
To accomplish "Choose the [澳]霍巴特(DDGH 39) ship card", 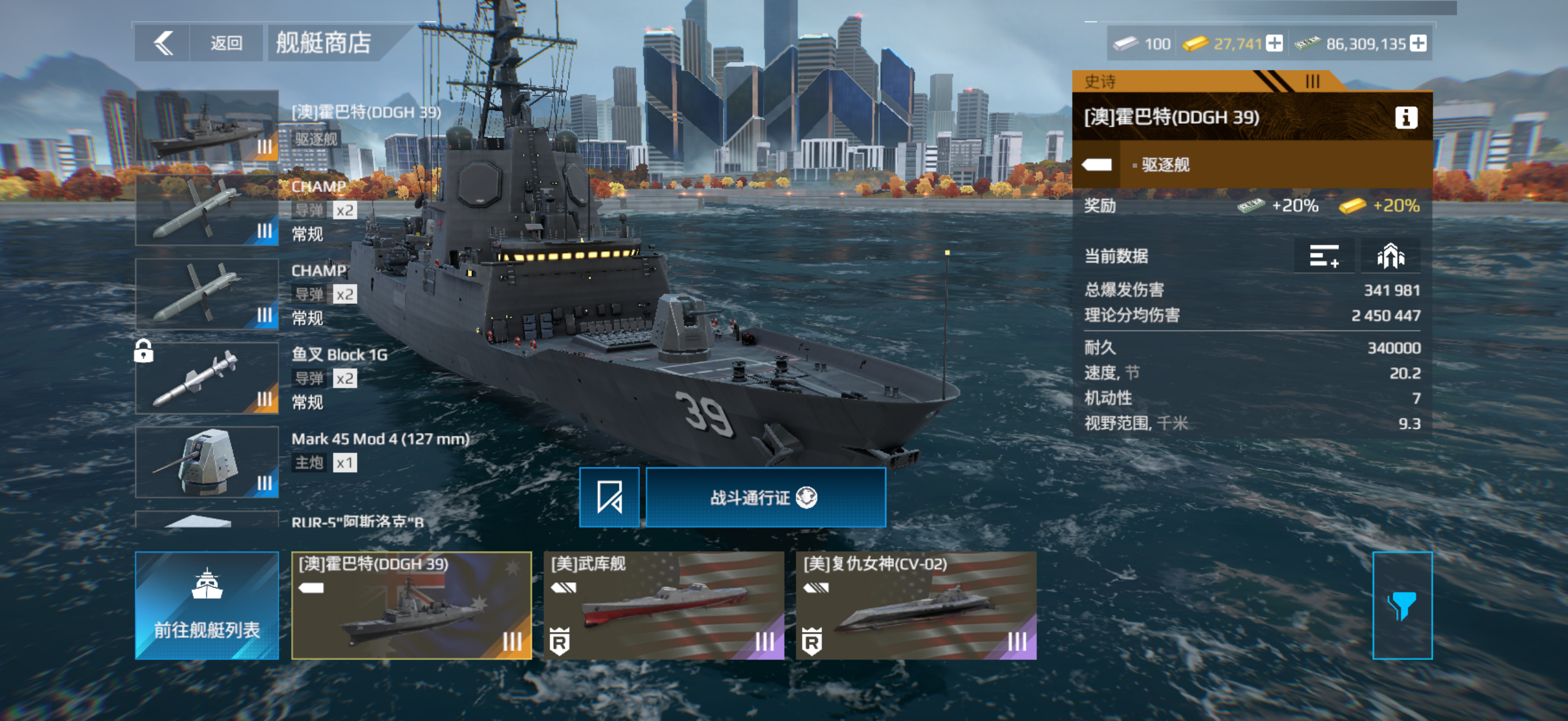I will click(x=411, y=606).
